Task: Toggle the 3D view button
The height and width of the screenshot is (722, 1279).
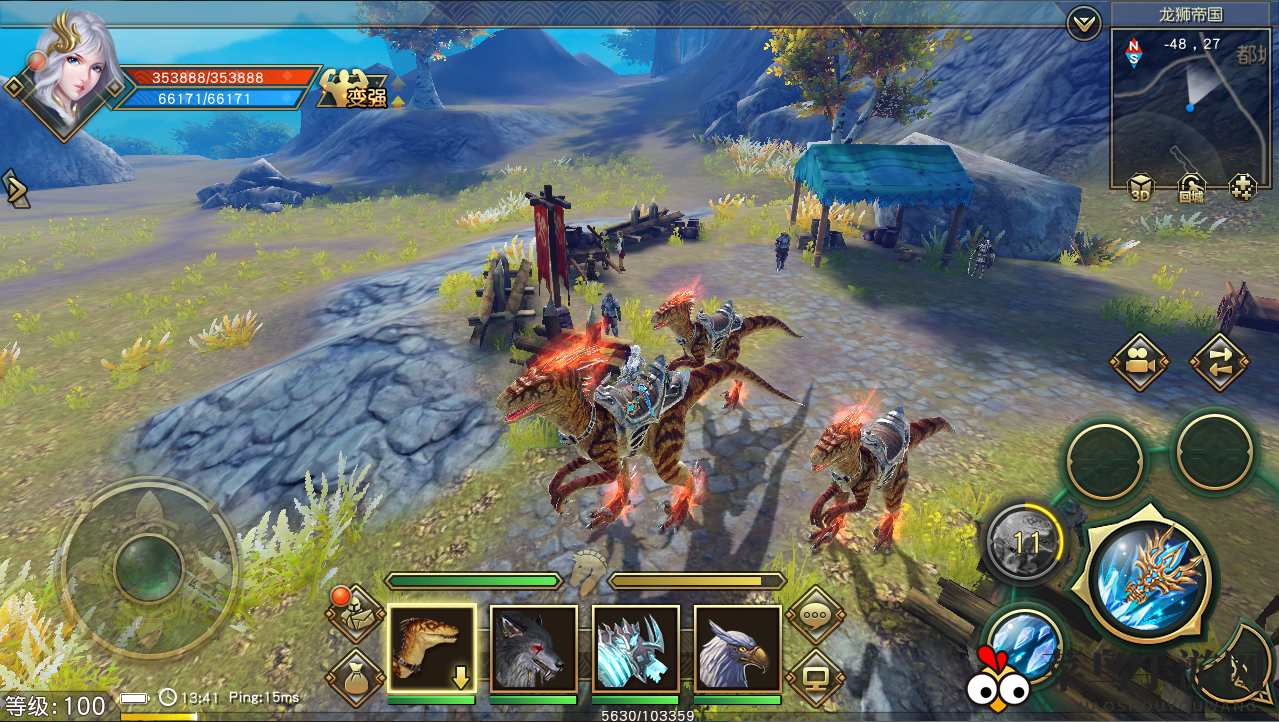Action: click(x=1140, y=187)
